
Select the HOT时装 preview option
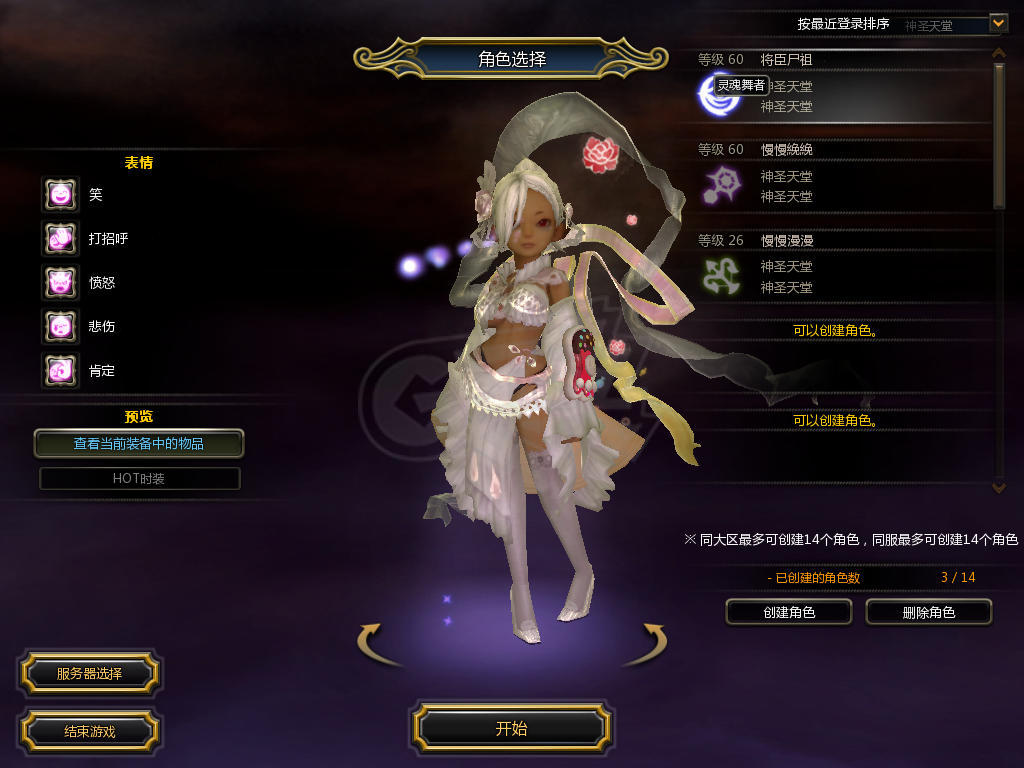[x=139, y=479]
